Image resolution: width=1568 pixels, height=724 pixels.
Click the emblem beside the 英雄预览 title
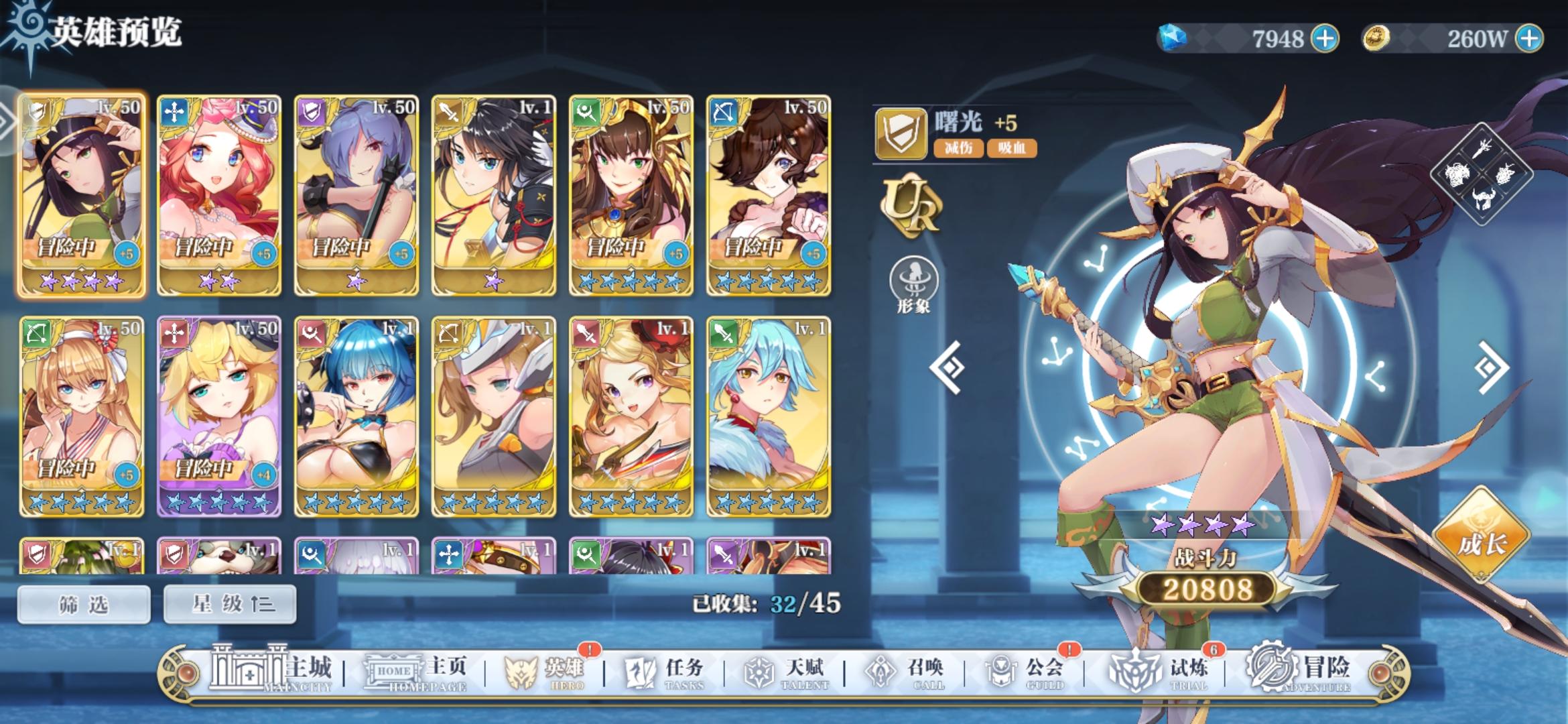tap(25, 27)
